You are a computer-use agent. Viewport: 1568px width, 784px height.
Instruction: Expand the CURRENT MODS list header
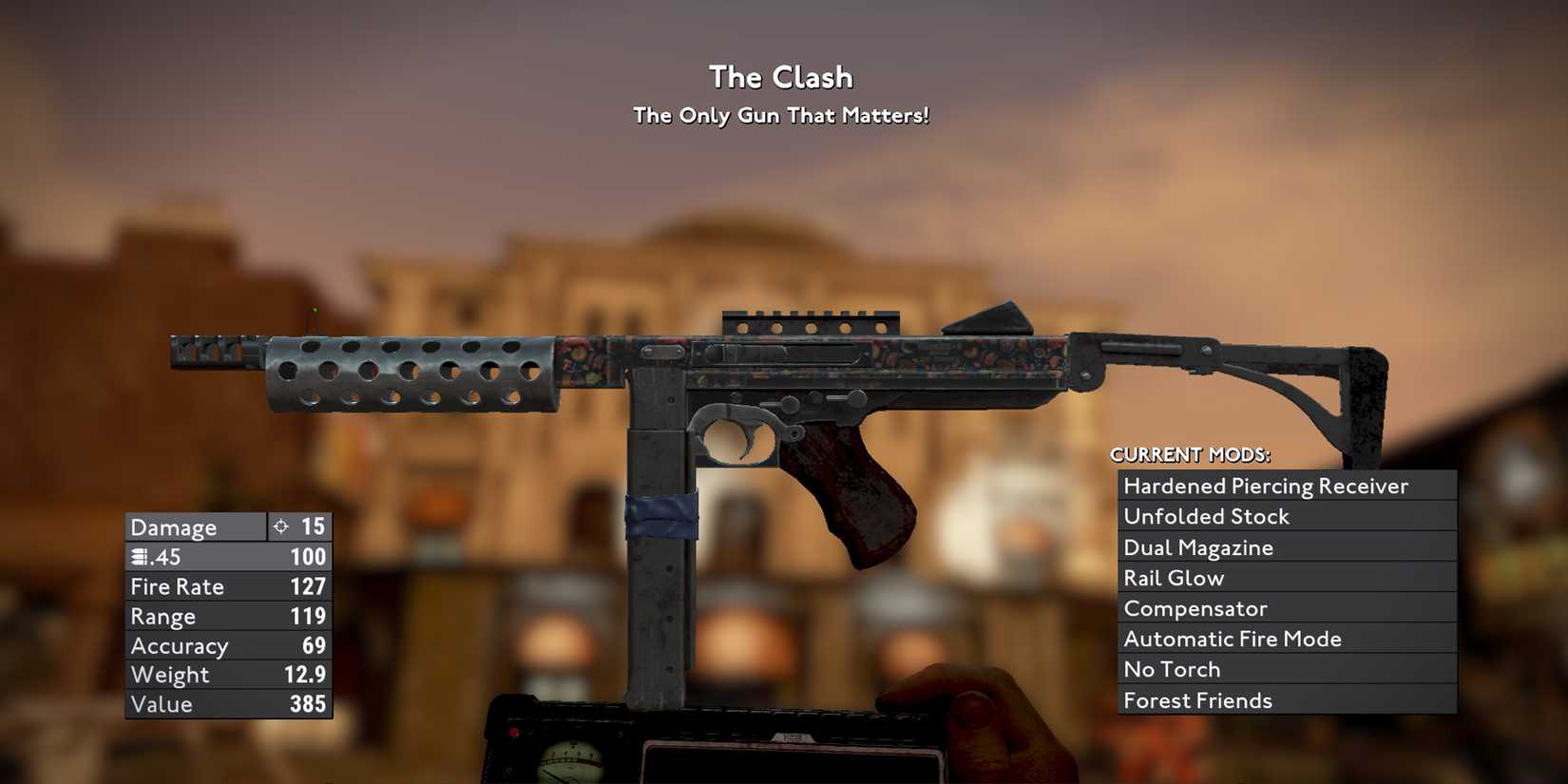[x=1191, y=454]
